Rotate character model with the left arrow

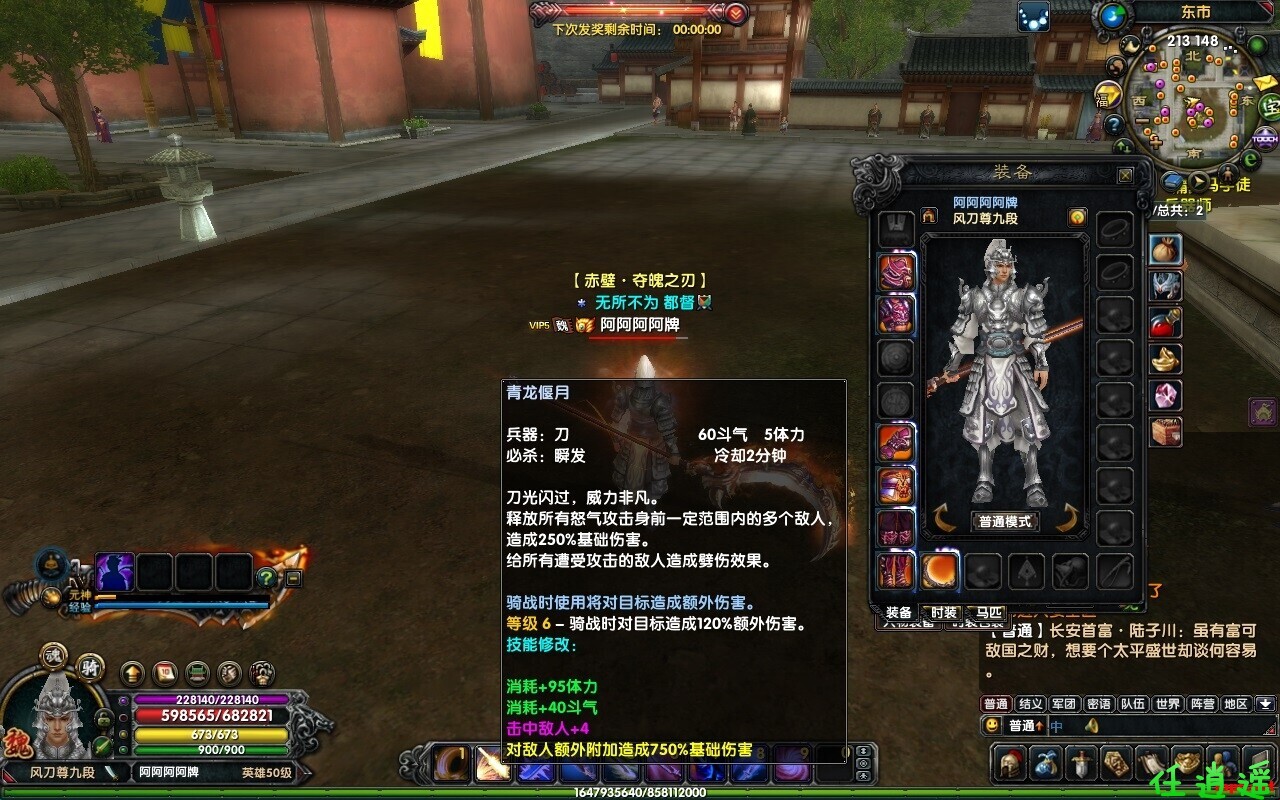tap(944, 519)
